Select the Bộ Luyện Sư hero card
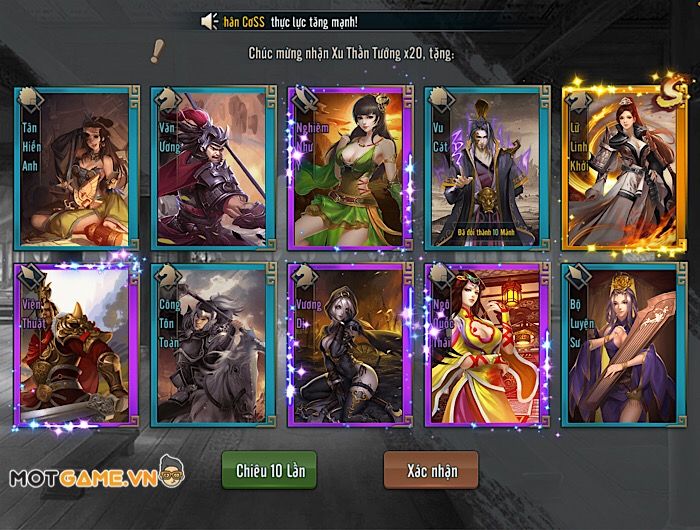 tap(621, 342)
